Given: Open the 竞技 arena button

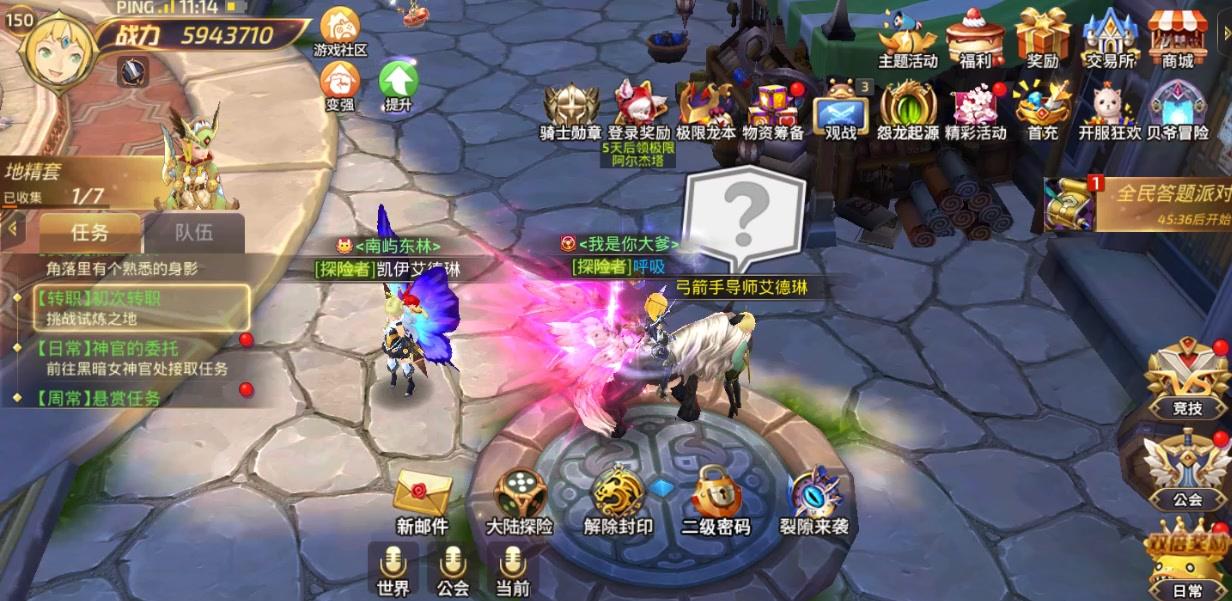Looking at the screenshot, I should point(1187,378).
